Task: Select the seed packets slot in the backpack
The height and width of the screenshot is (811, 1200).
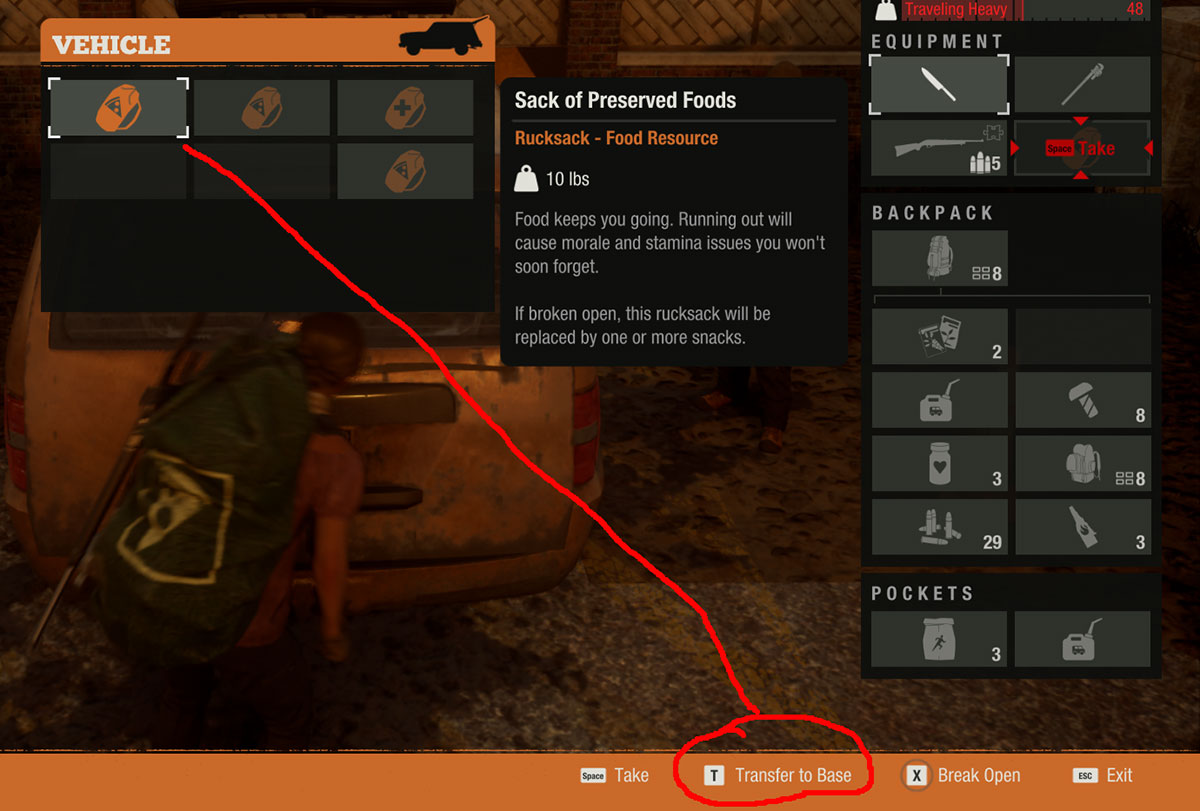Action: pyautogui.click(x=939, y=336)
